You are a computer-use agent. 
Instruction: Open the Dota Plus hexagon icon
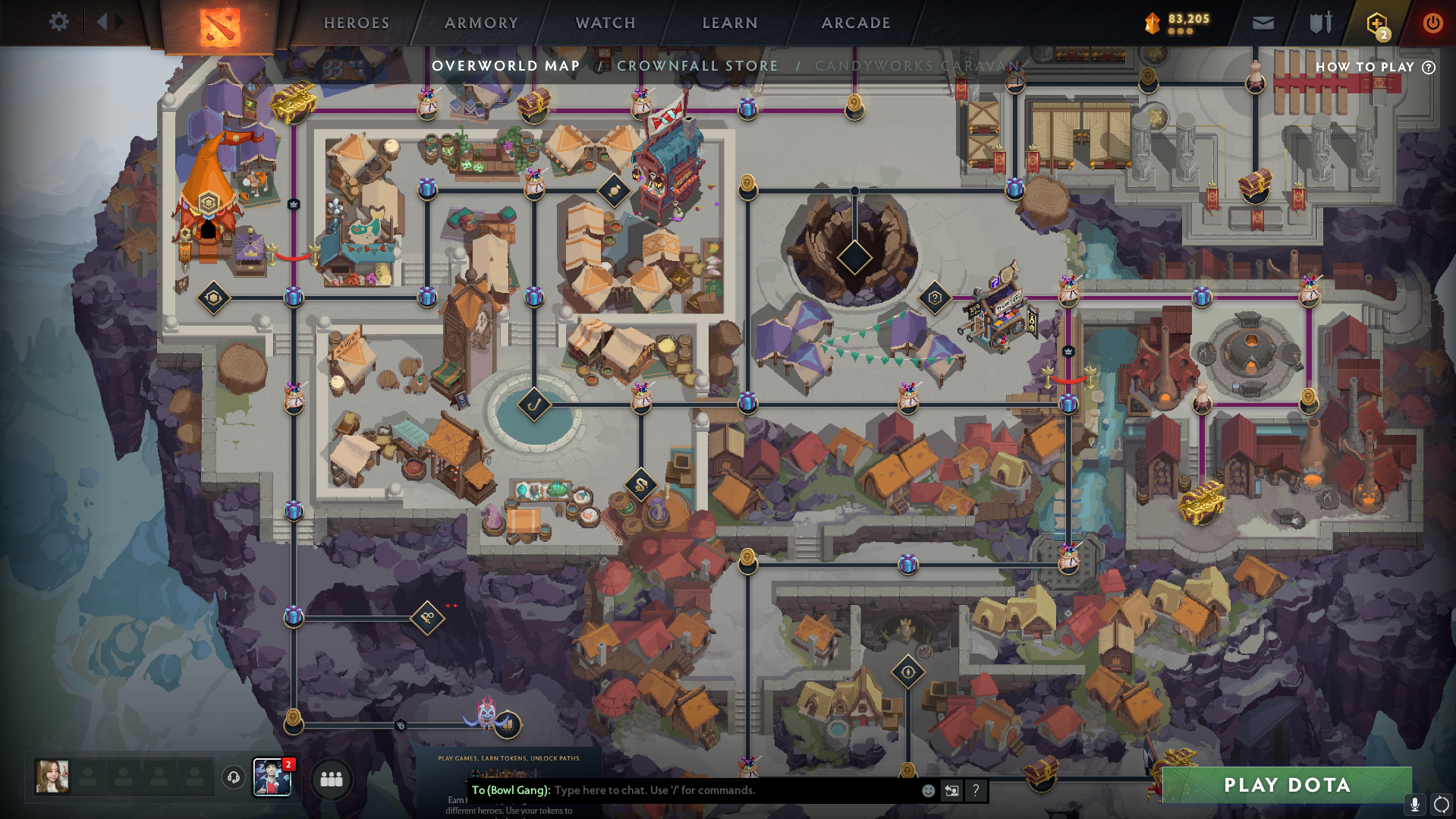(x=1376, y=24)
